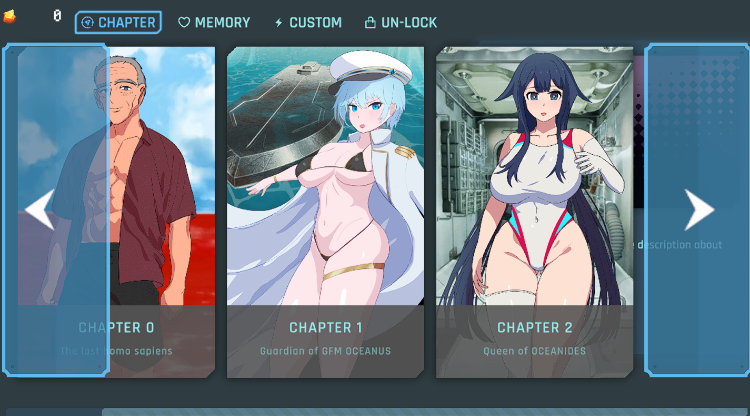This screenshot has height=416, width=750.
Task: Show next chapters with right arrow
Action: click(698, 210)
